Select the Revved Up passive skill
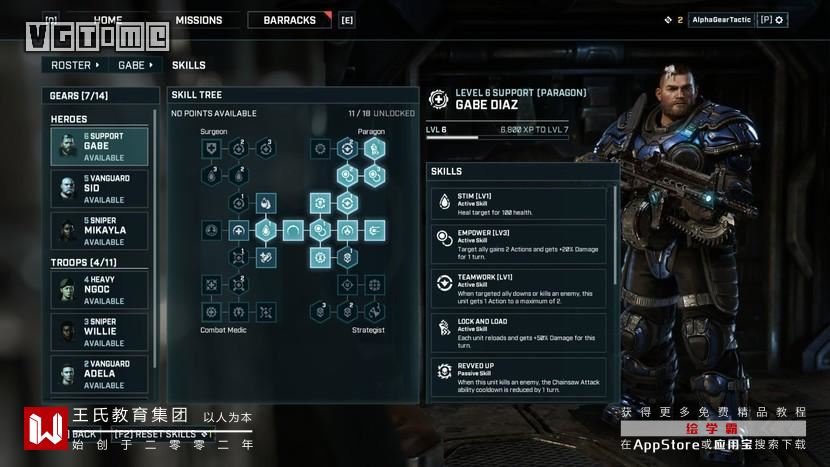Screen dimensions: 830x467 pos(518,374)
